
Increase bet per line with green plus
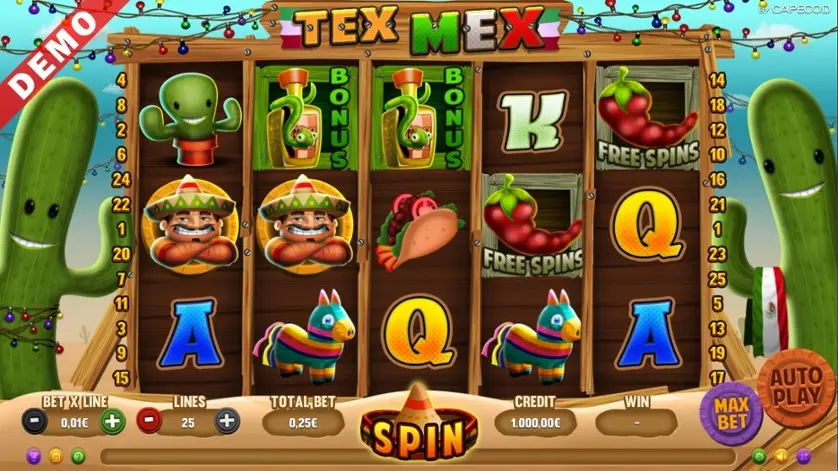coord(112,421)
